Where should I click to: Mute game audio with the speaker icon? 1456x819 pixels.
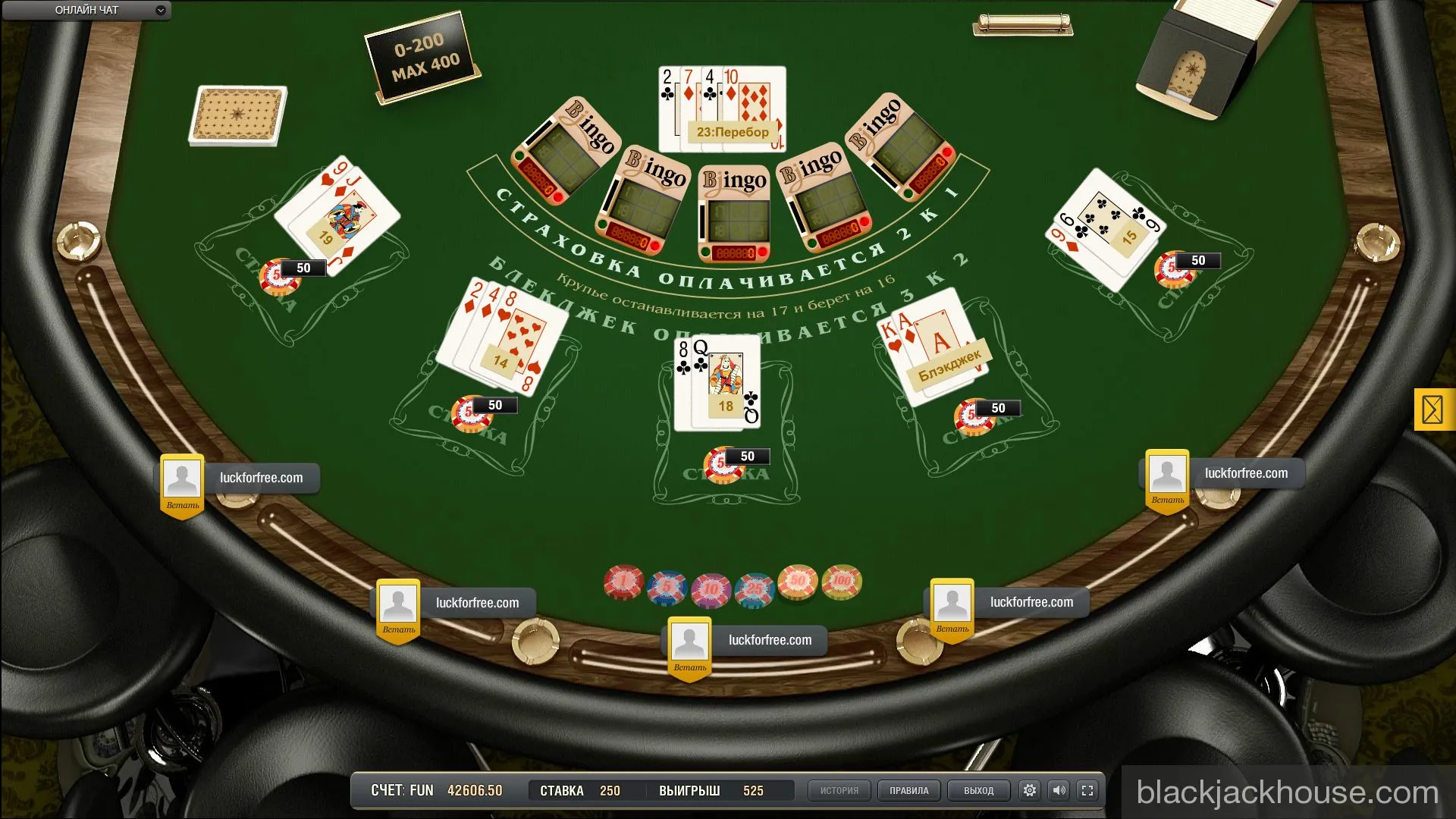click(x=1059, y=790)
